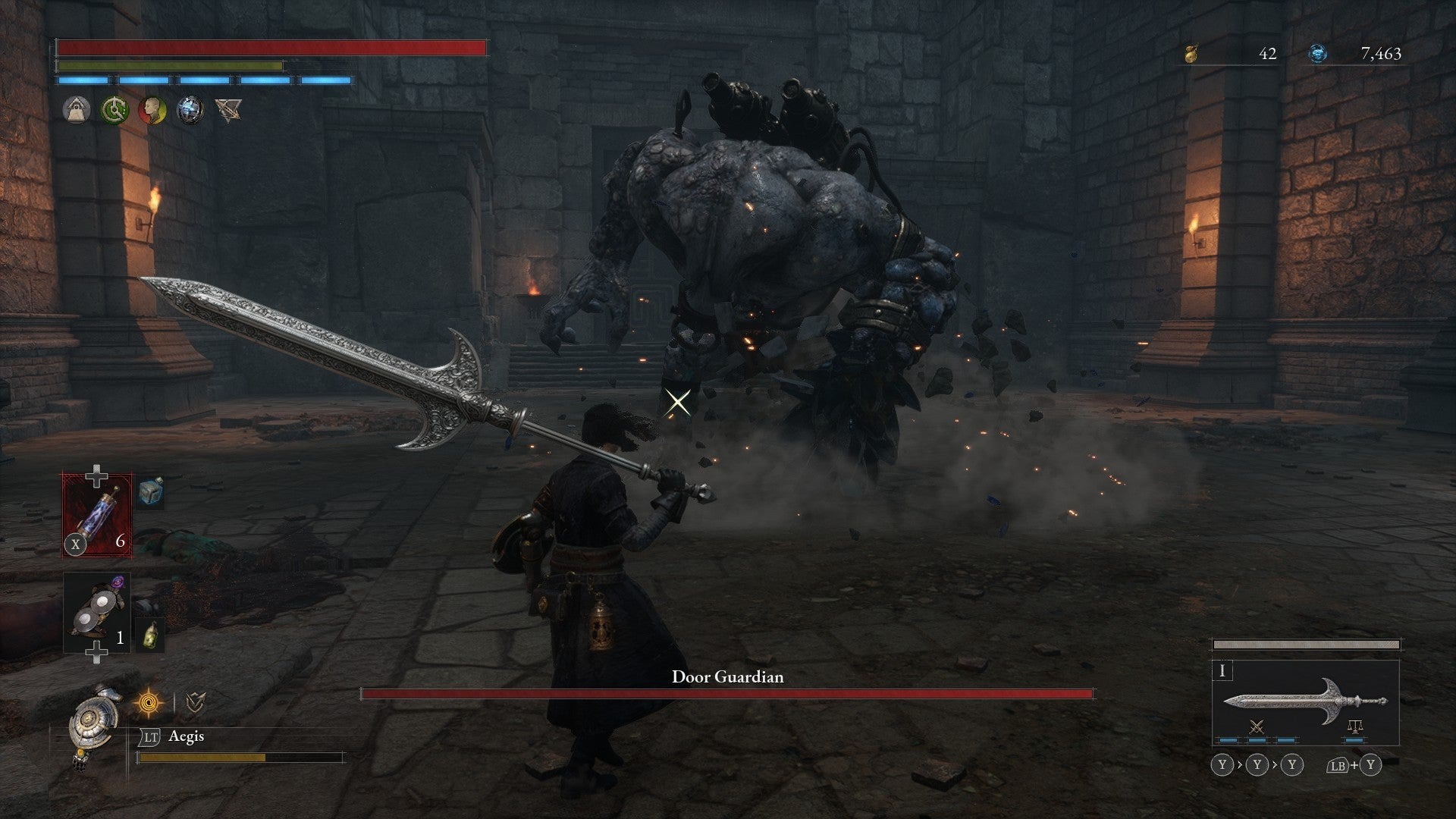Click the blue crystal orb status icon

(x=190, y=110)
